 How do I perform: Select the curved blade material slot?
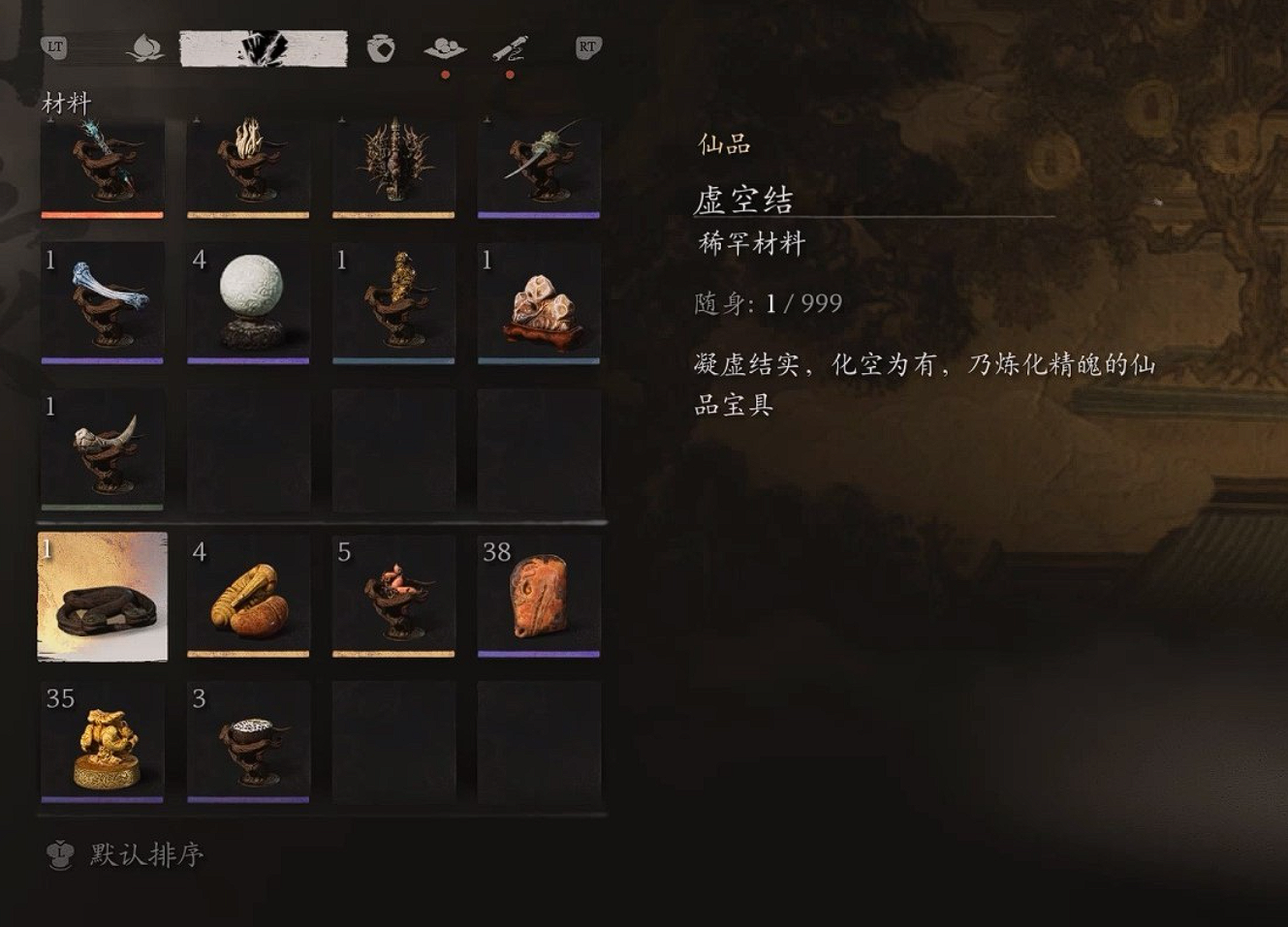pos(539,165)
